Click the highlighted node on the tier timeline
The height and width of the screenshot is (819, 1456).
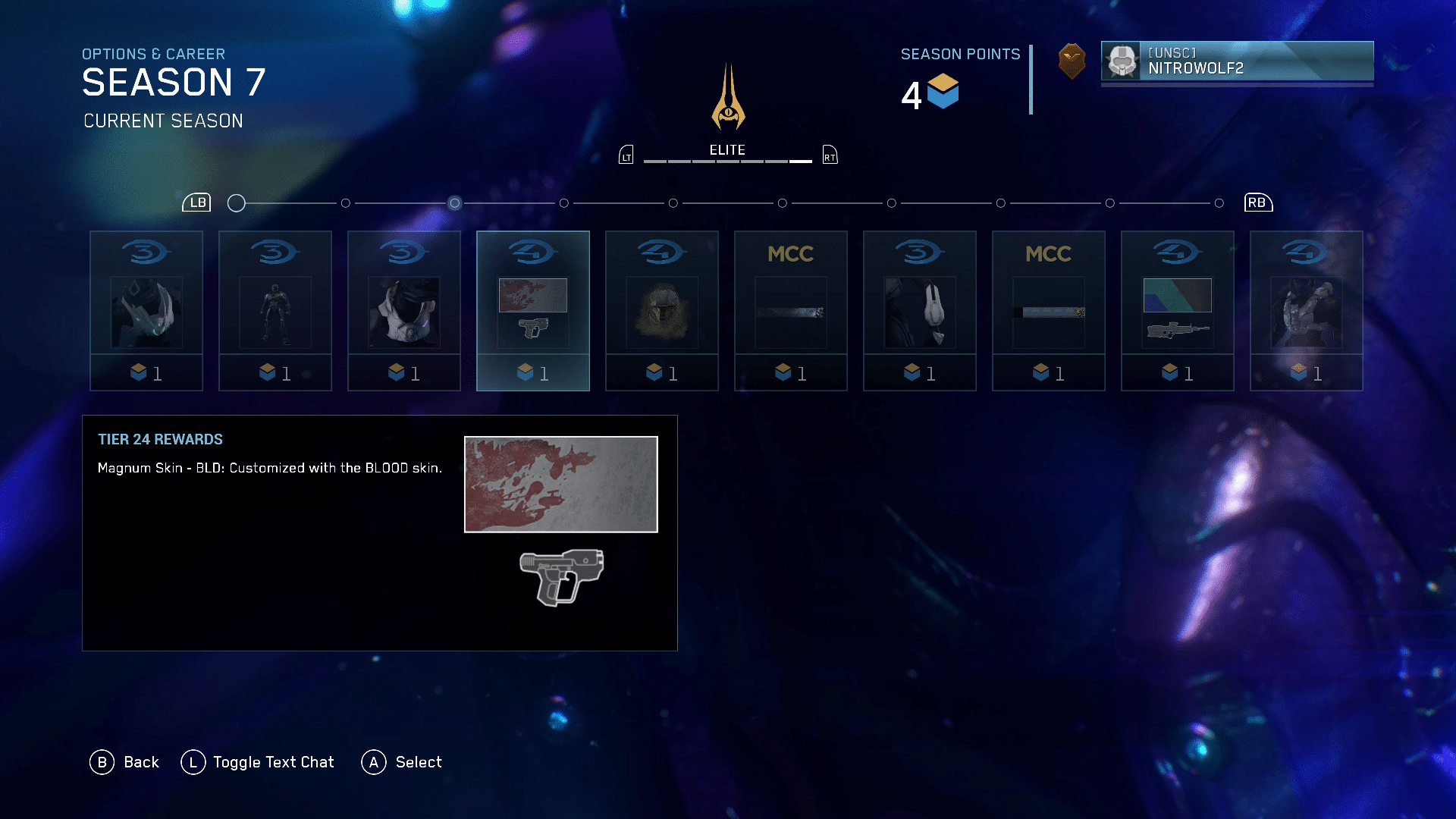[x=454, y=203]
